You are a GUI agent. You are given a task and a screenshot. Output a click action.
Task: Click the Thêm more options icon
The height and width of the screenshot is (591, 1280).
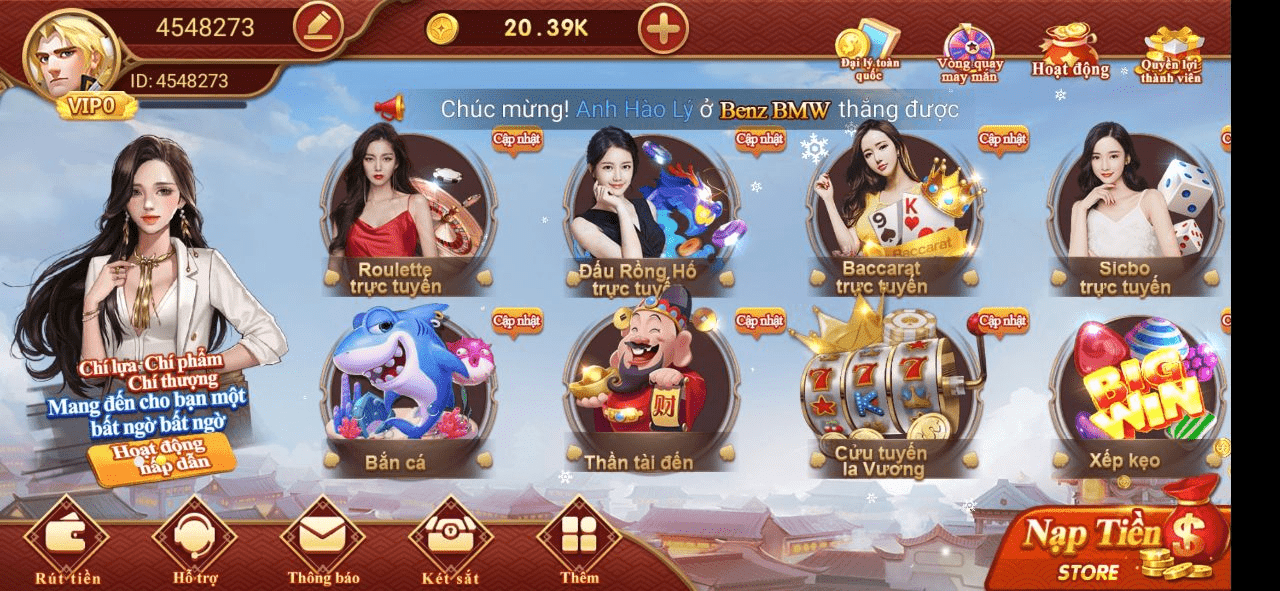pyautogui.click(x=579, y=541)
